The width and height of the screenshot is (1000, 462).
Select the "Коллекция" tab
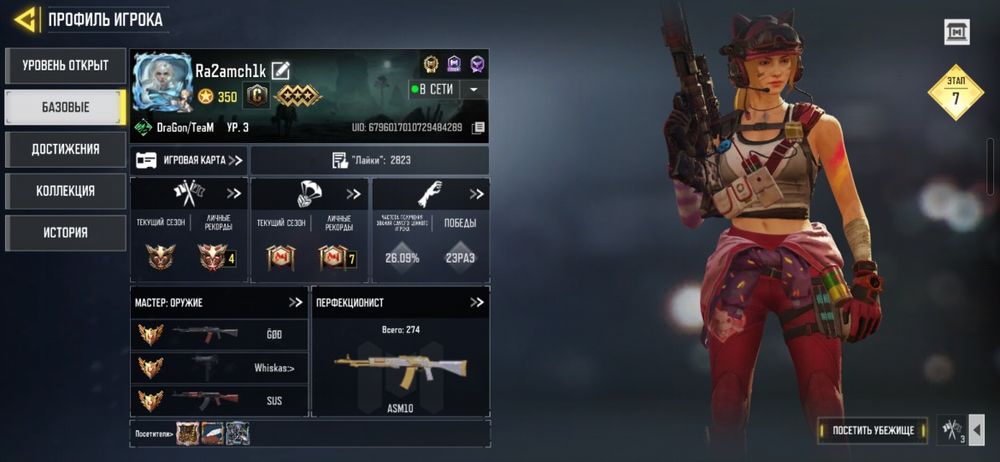point(65,191)
